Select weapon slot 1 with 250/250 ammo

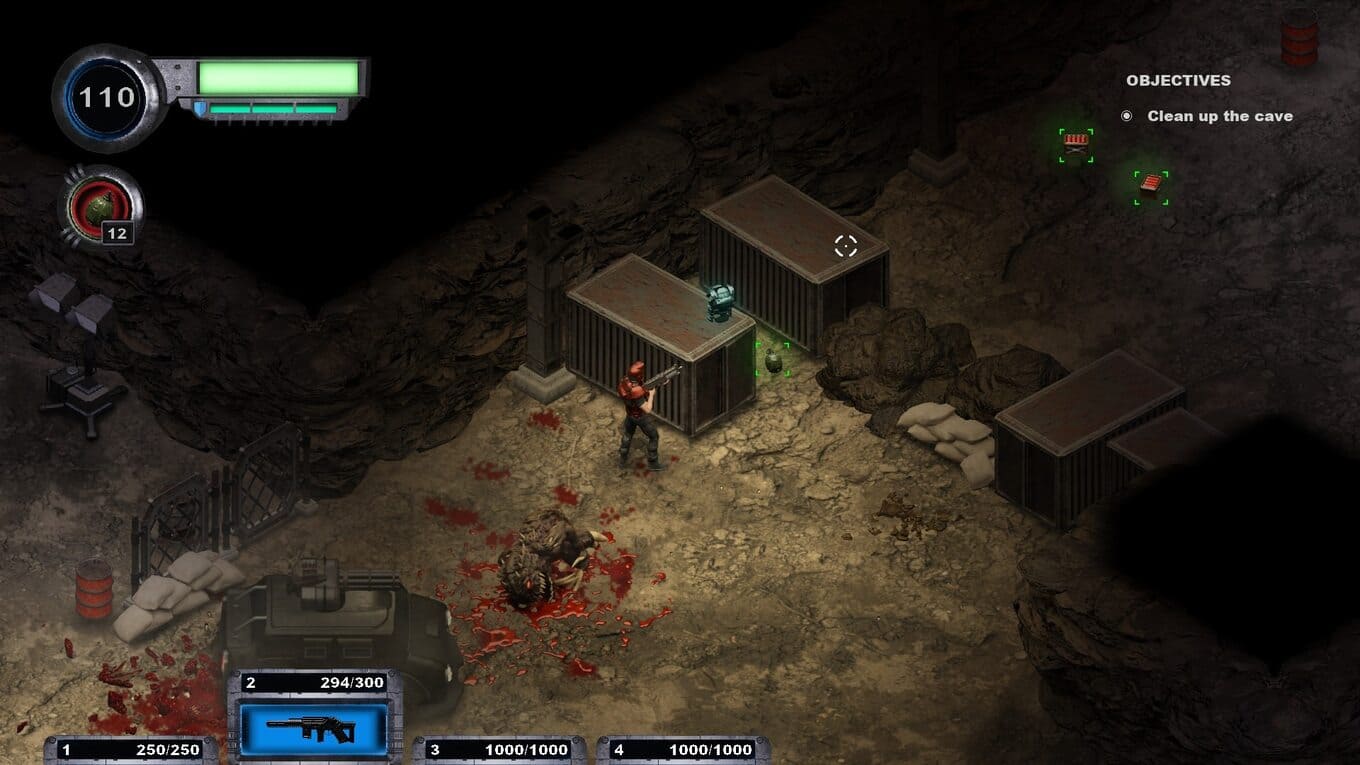(132, 750)
